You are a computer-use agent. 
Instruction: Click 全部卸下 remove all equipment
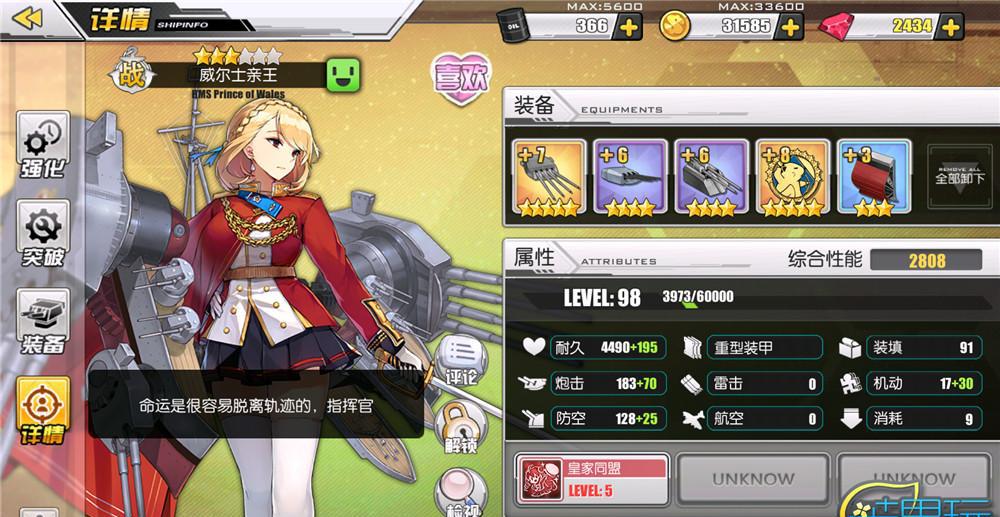(x=959, y=178)
